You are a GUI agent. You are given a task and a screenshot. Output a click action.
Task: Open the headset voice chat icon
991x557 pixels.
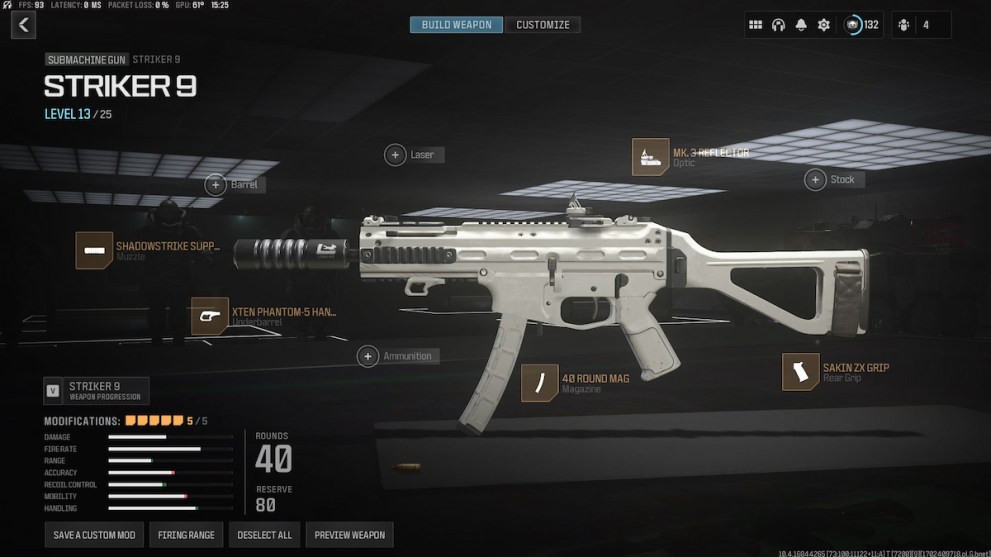778,25
